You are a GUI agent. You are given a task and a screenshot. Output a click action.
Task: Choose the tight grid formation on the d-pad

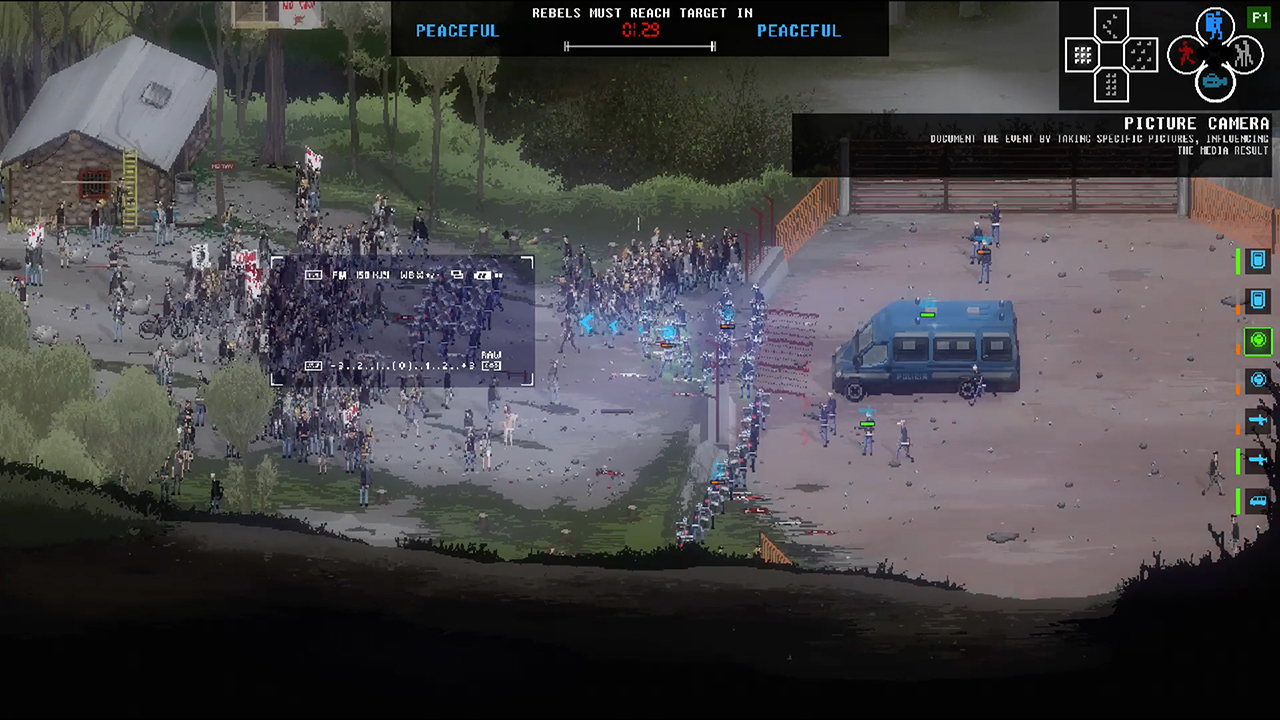1082,52
